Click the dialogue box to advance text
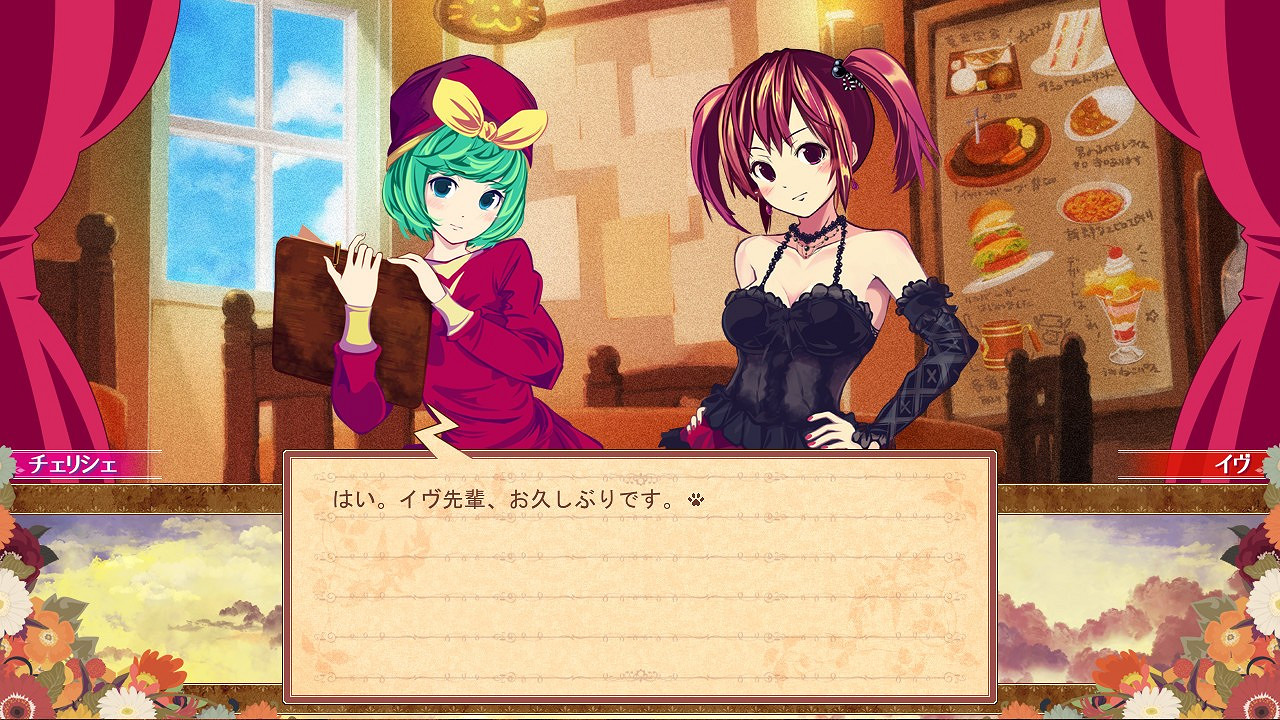 pos(640,580)
